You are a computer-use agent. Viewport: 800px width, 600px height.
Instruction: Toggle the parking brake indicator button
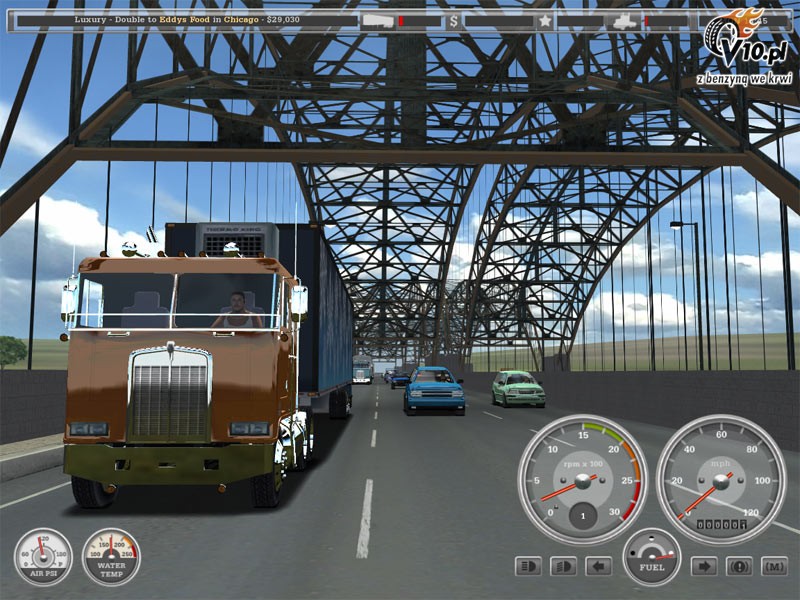click(x=739, y=566)
